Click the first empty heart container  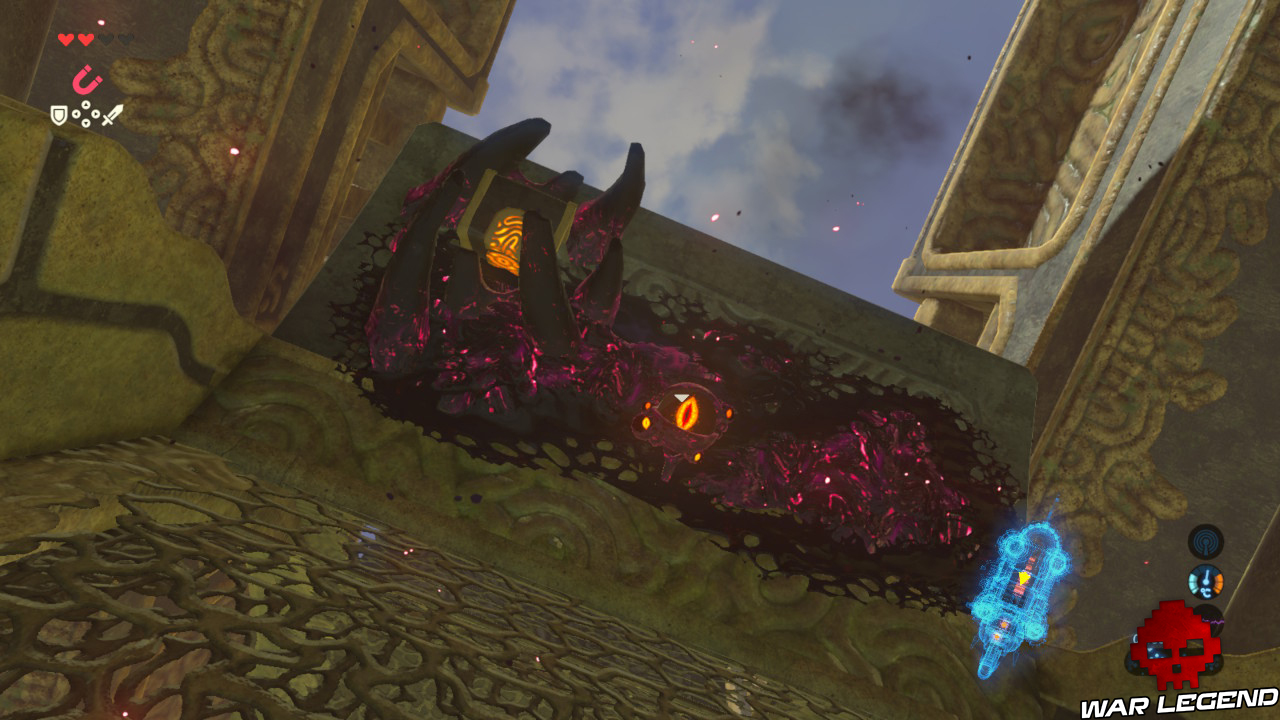tap(107, 39)
